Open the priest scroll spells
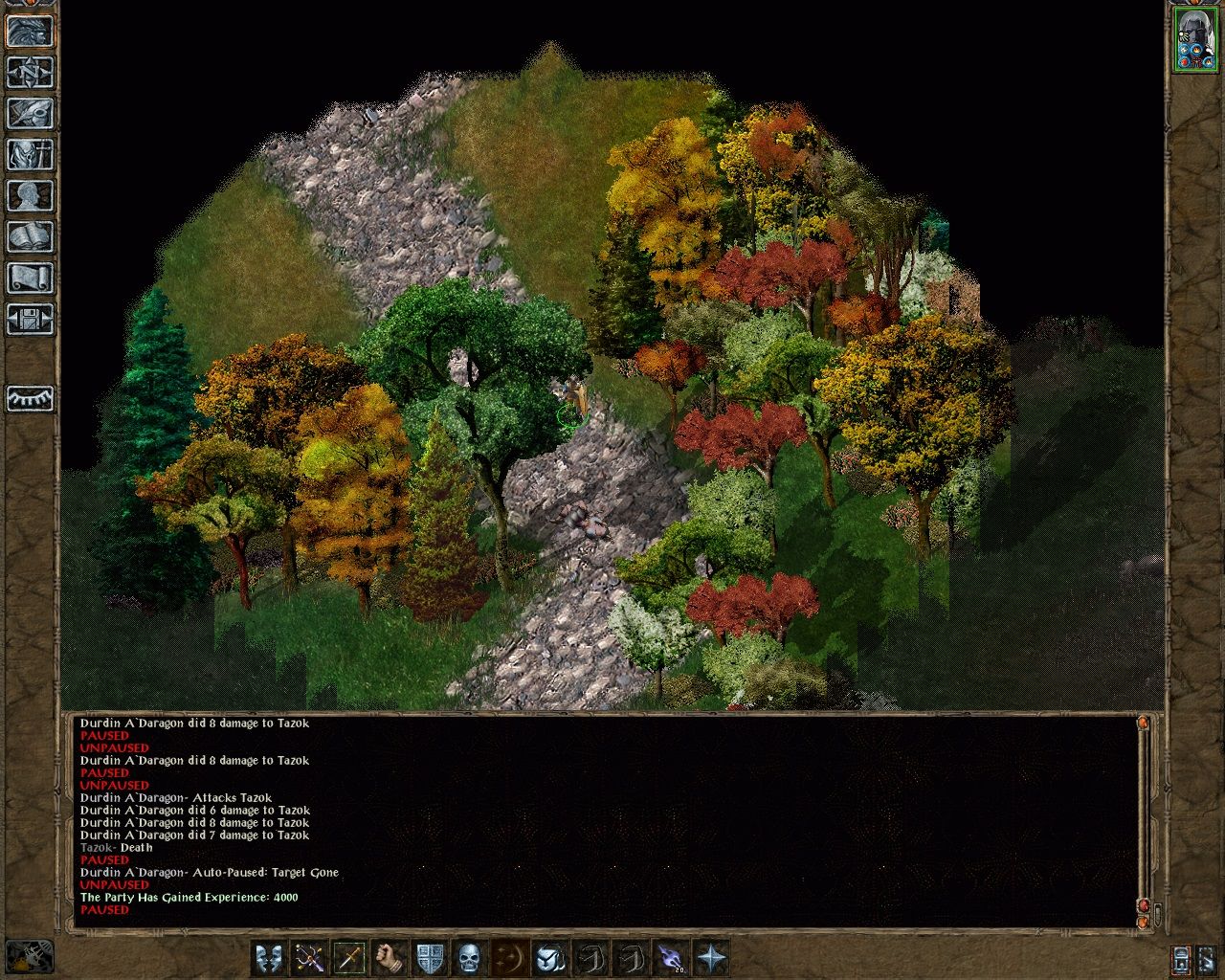 point(30,278)
